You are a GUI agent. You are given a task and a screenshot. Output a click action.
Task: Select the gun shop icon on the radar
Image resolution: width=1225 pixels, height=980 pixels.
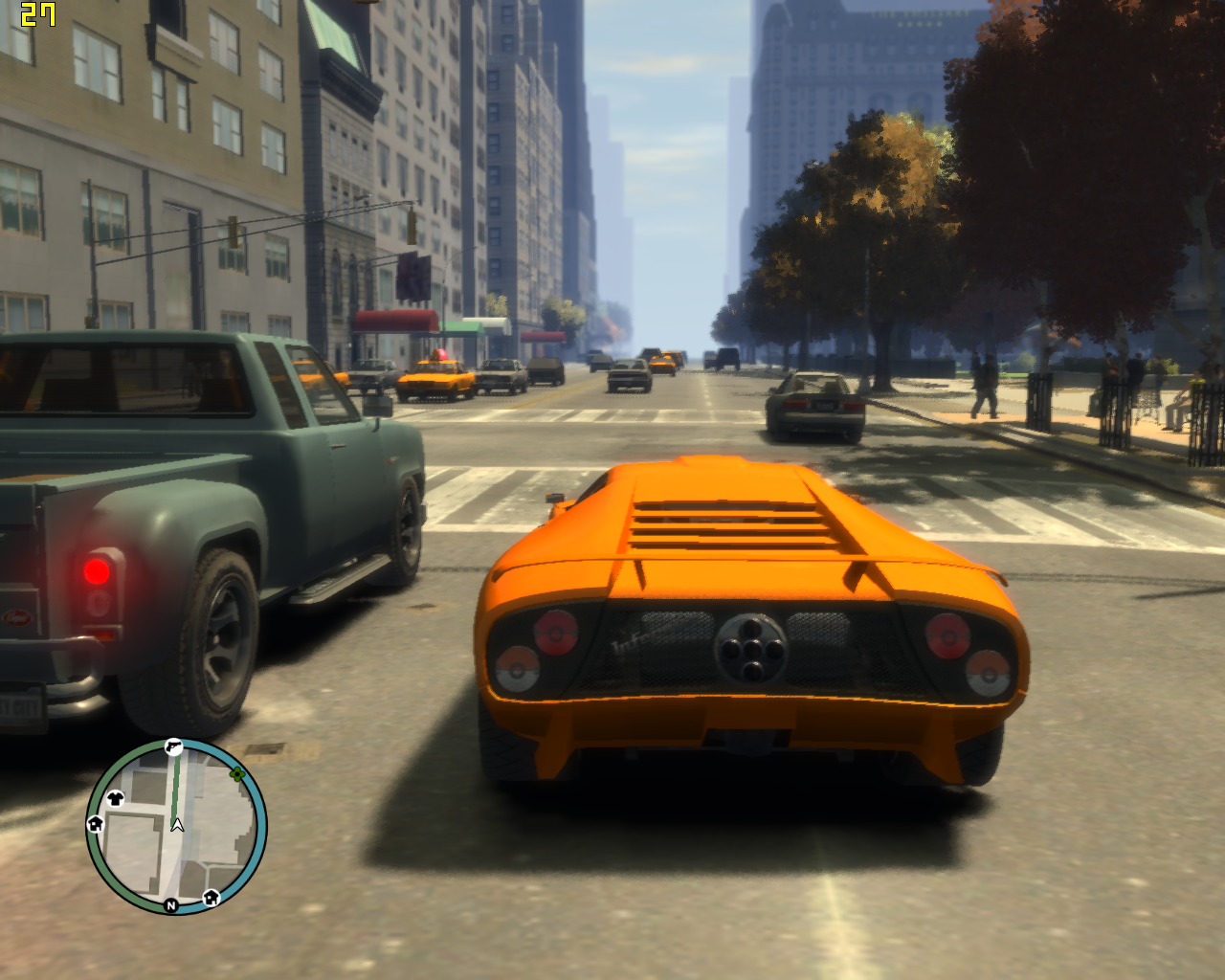pyautogui.click(x=174, y=746)
